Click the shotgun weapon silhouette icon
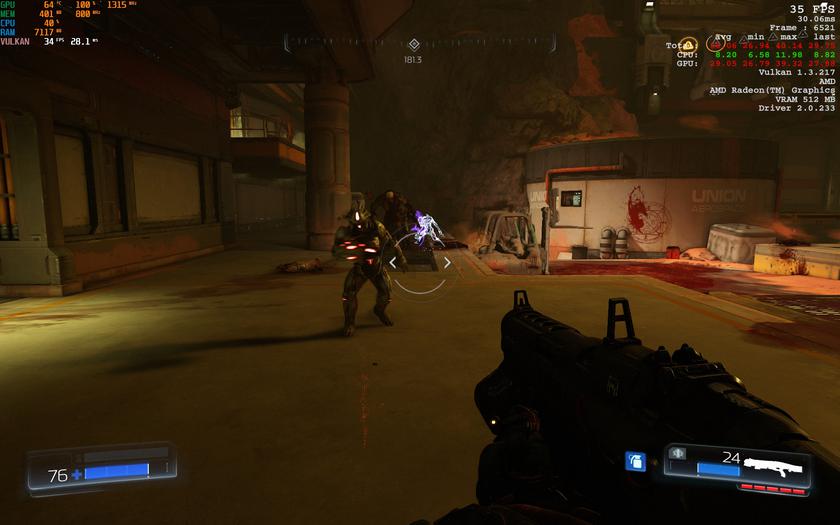 [x=779, y=465]
